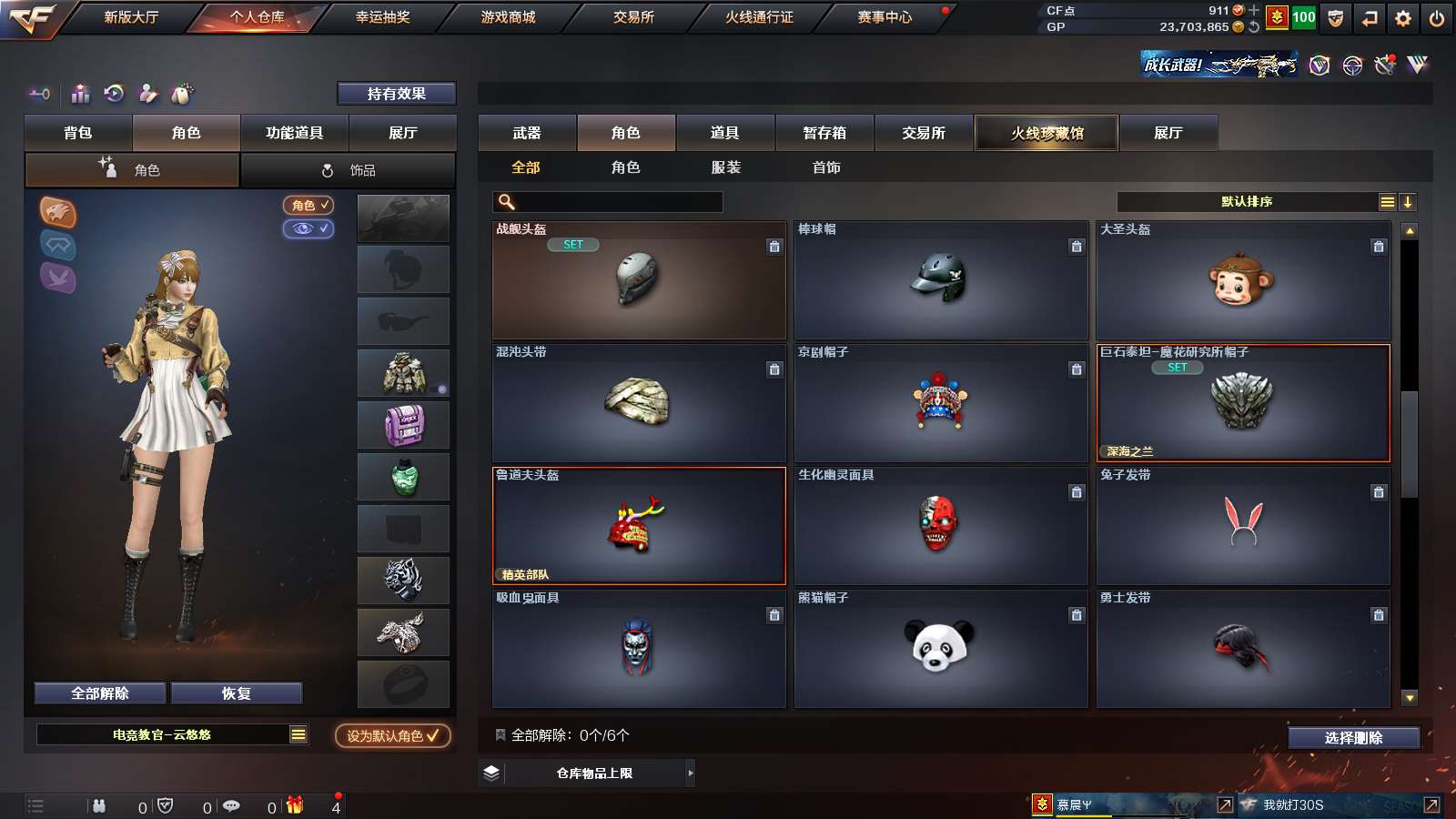
Task: Select the 熊猫帽子 panda hat item
Action: pyautogui.click(x=940, y=648)
